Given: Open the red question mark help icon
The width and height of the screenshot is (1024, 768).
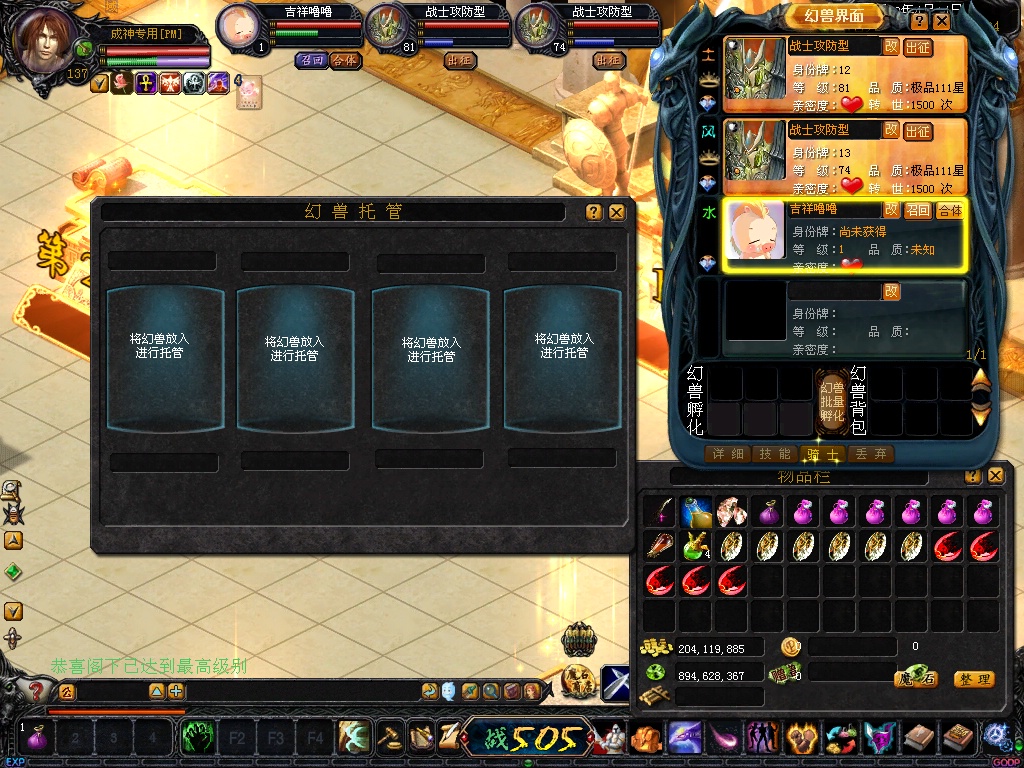Looking at the screenshot, I should (36, 690).
